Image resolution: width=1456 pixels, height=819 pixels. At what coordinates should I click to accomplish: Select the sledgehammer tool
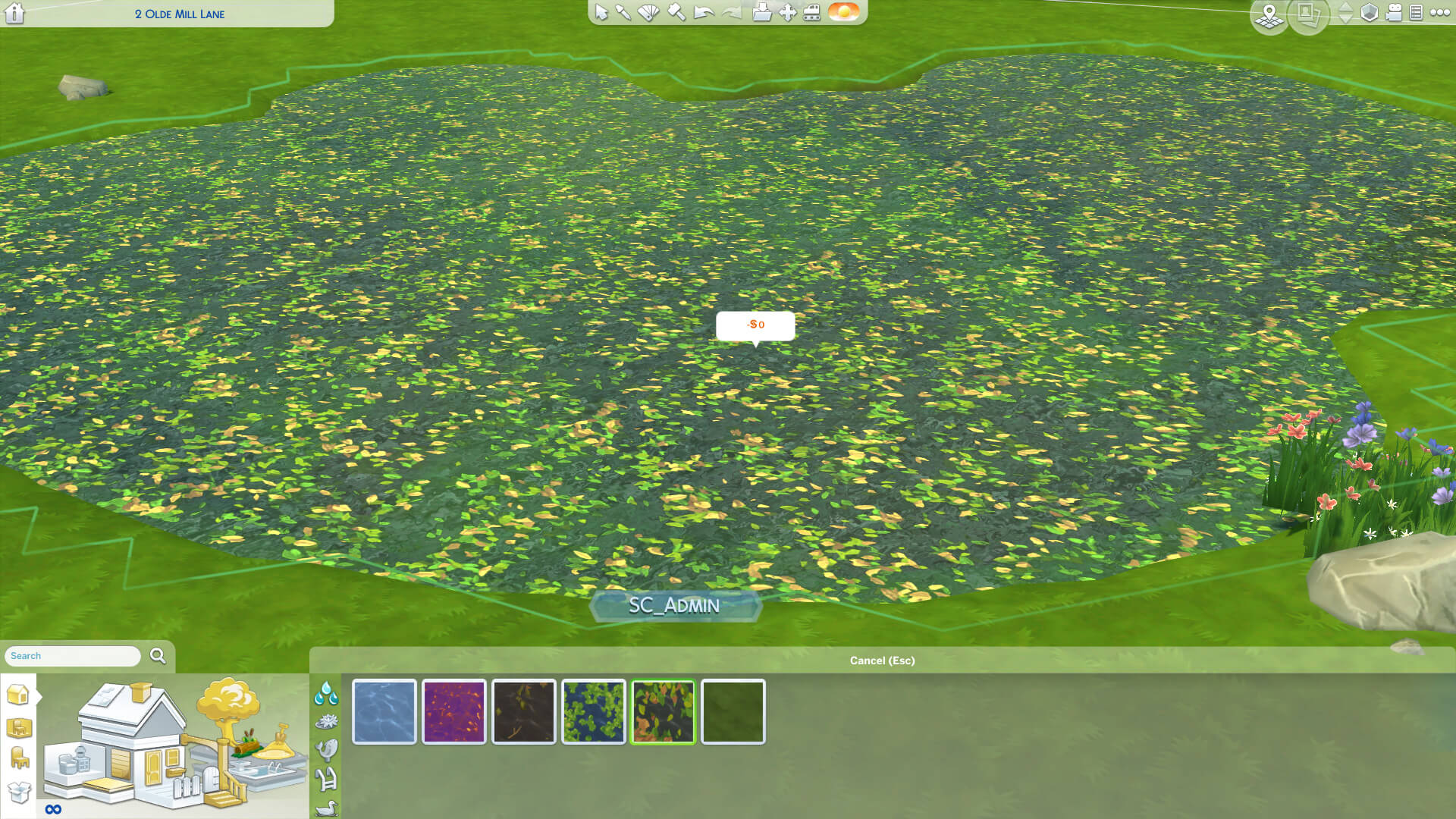coord(676,13)
